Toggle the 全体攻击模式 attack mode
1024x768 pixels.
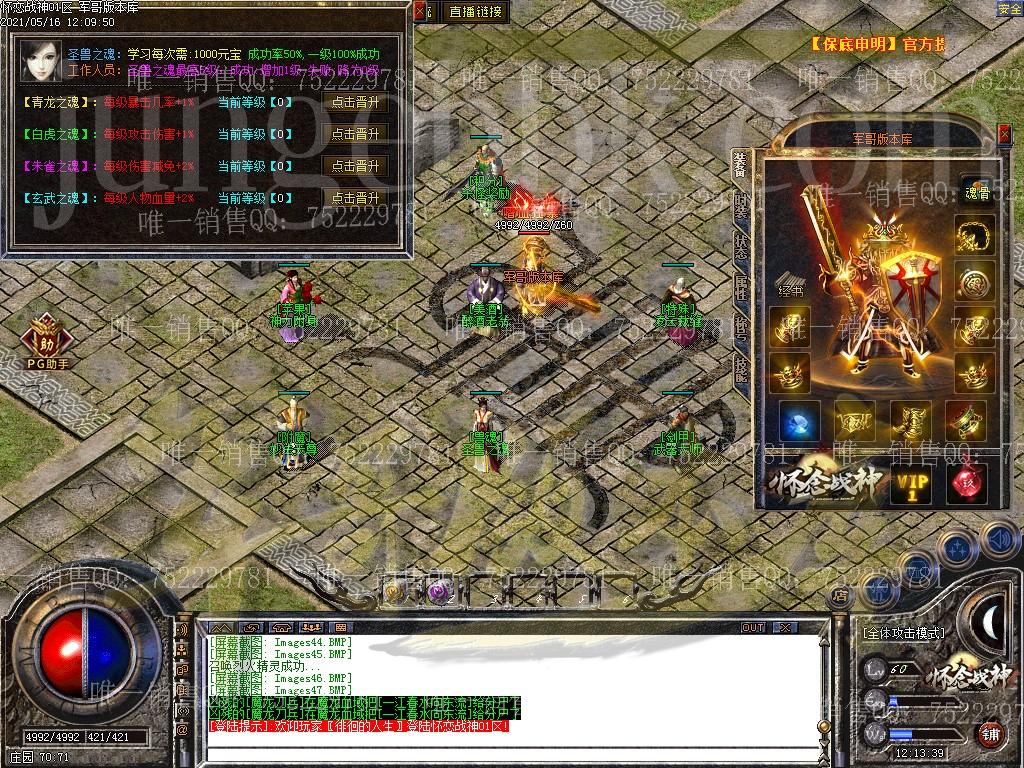tap(902, 633)
